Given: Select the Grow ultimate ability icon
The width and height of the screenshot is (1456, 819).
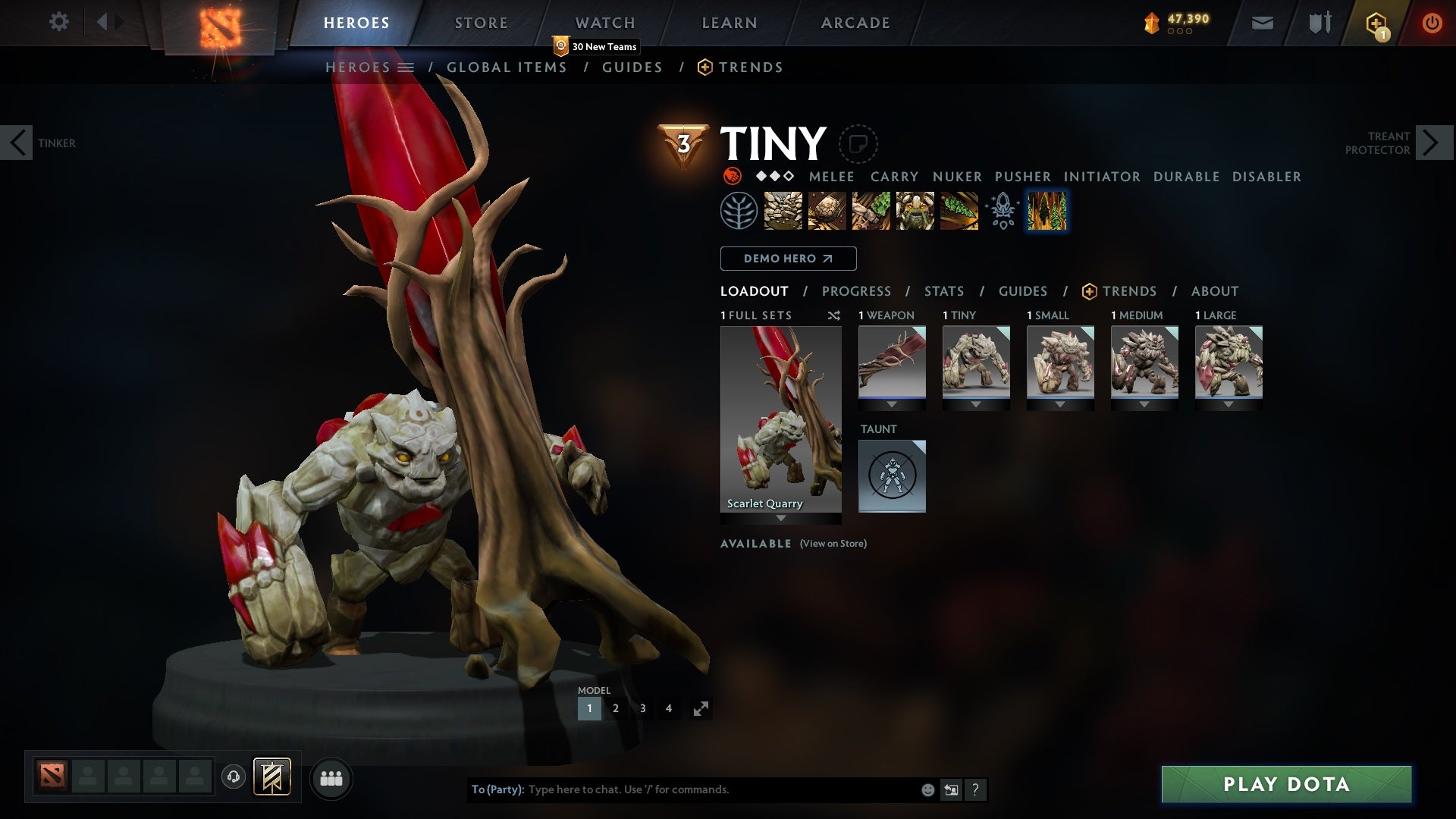Looking at the screenshot, I should tap(915, 211).
